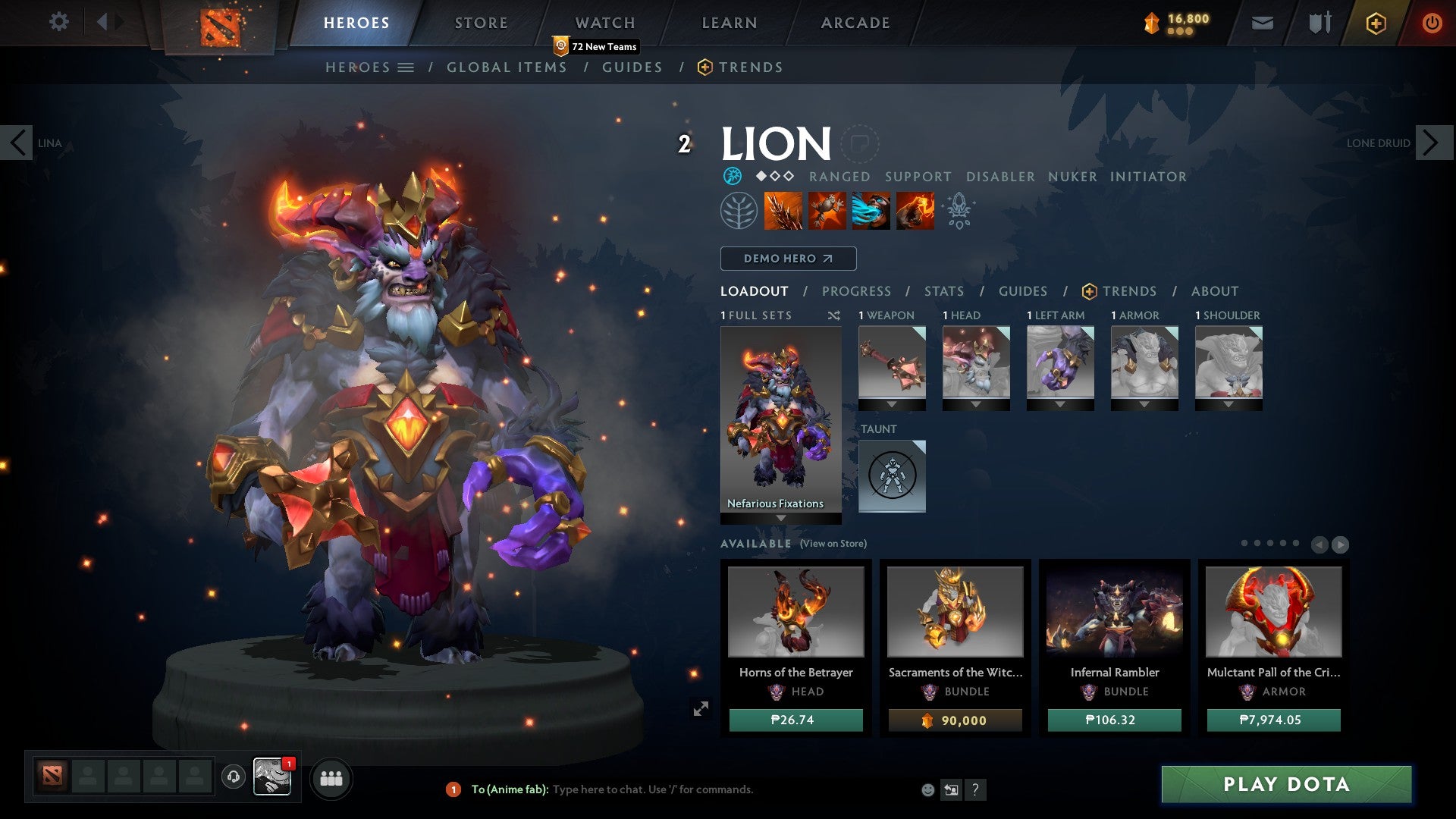The width and height of the screenshot is (1456, 819).
Task: Open the Aghanim's Scepter upgrade icon
Action: pos(958,211)
